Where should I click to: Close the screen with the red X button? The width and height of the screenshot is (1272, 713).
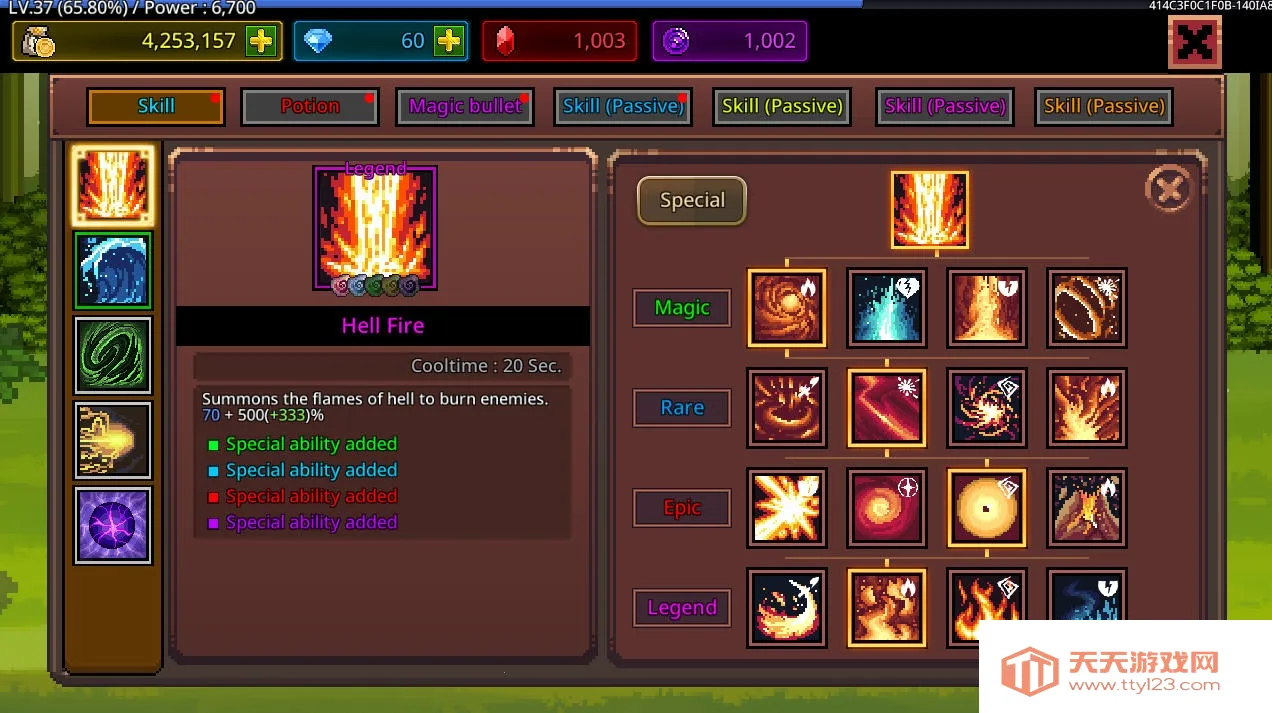pos(1194,43)
